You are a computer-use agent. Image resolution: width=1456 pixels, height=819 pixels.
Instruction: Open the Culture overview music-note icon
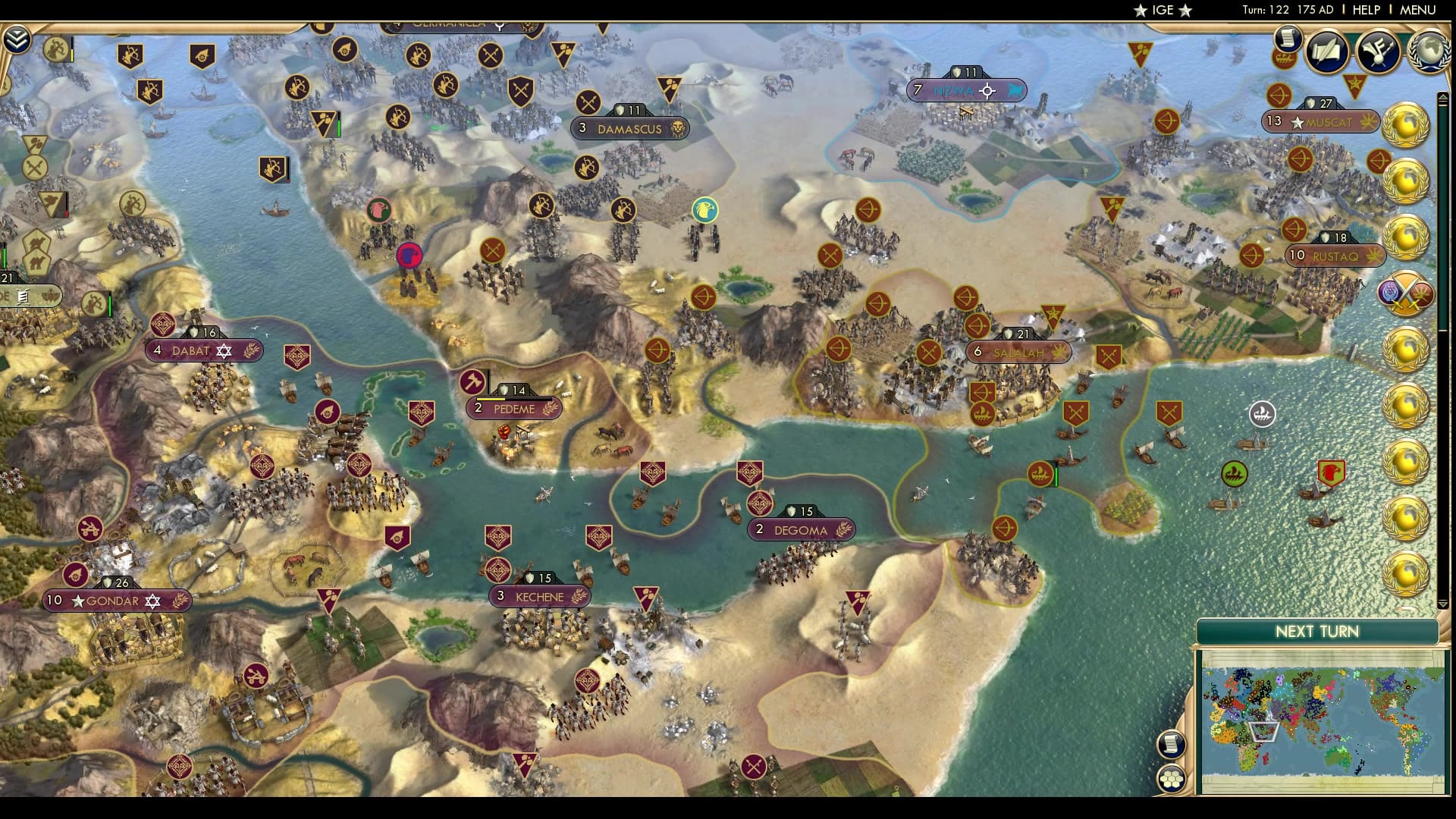[1376, 52]
